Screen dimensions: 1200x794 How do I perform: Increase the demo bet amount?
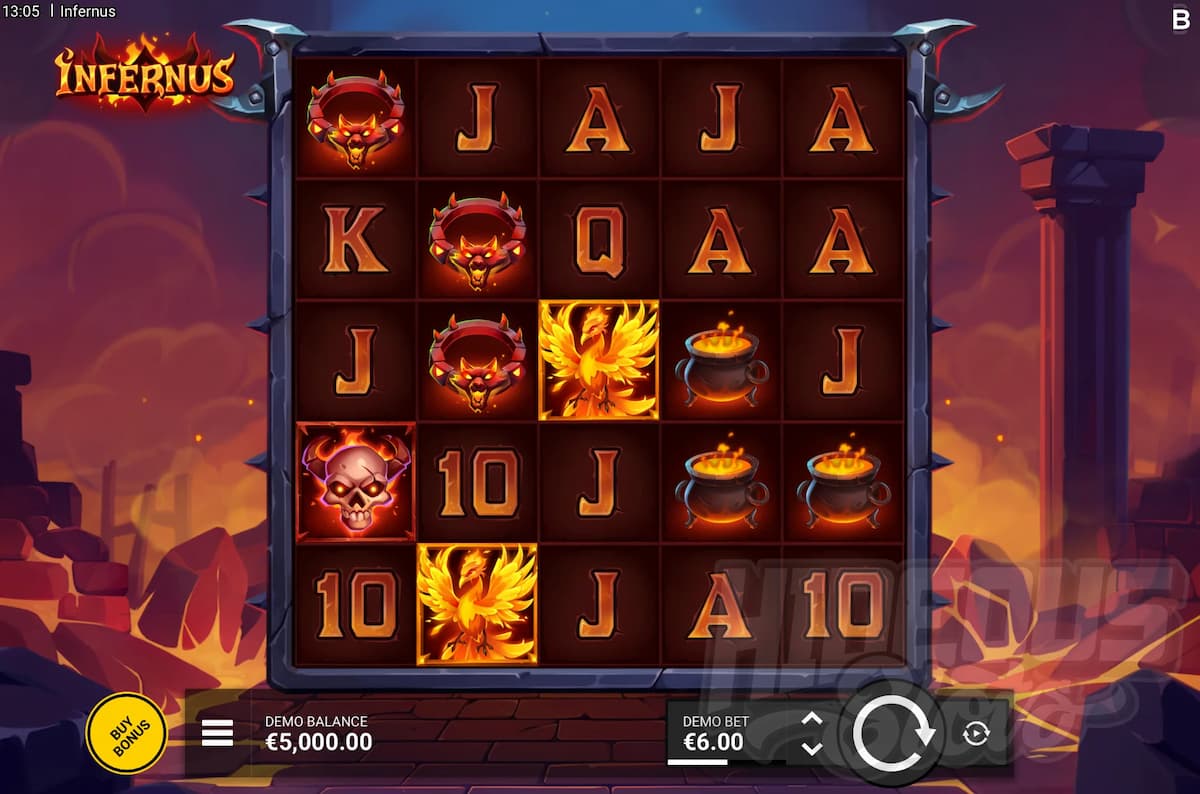click(812, 719)
